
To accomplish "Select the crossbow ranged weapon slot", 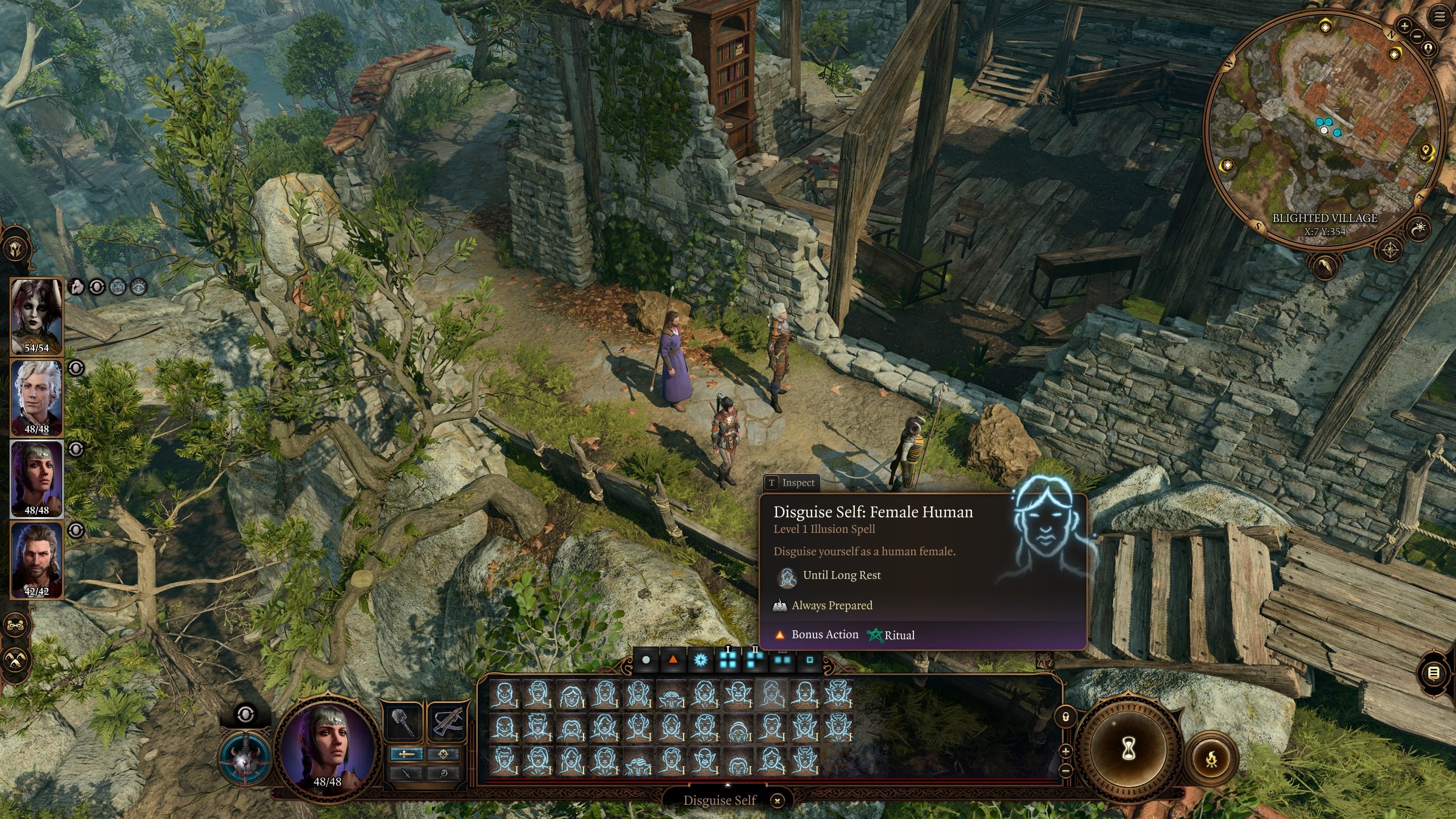I will tap(446, 721).
